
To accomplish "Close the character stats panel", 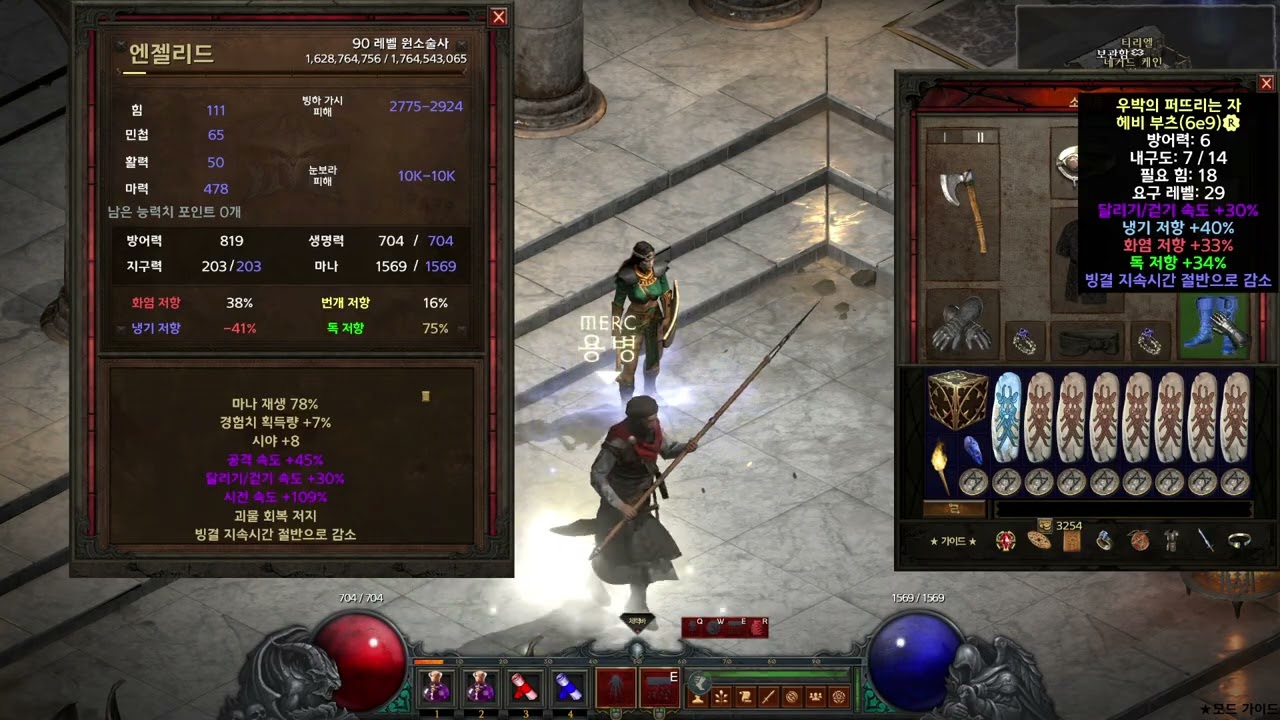I will pos(498,17).
